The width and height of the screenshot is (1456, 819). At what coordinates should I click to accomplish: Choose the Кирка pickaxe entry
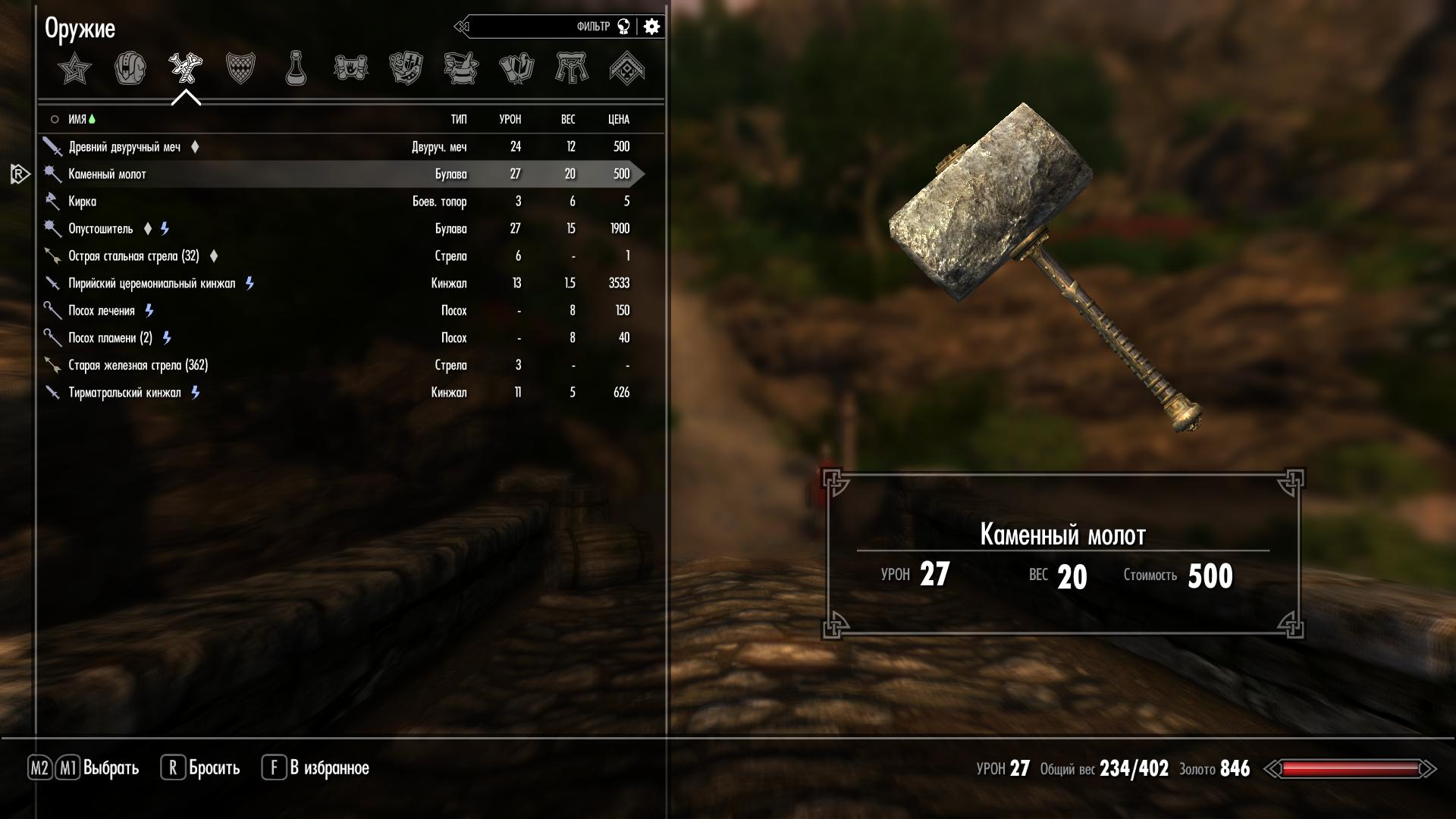pos(83,202)
